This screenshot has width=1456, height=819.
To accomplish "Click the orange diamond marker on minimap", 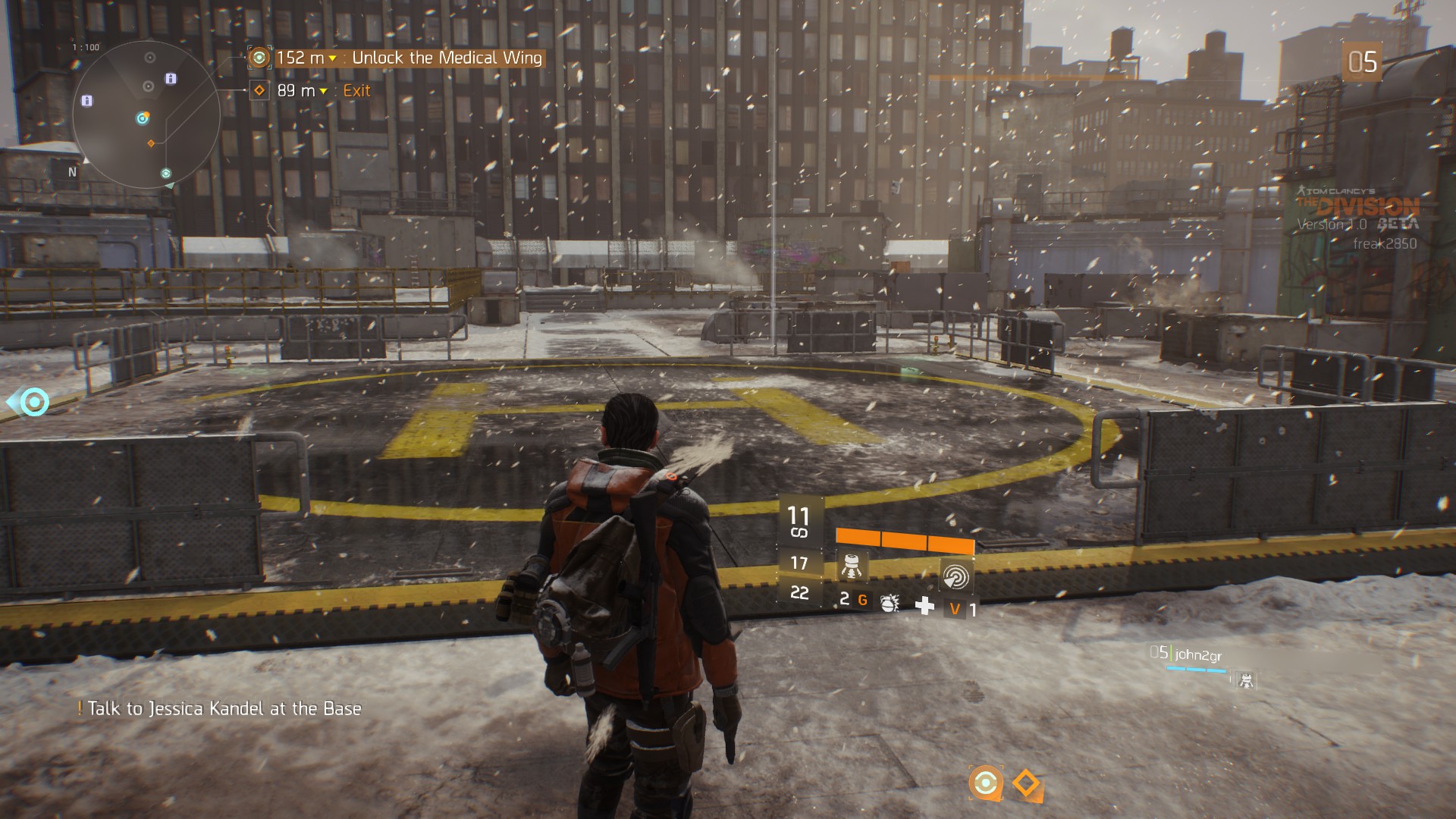I will coord(151,143).
